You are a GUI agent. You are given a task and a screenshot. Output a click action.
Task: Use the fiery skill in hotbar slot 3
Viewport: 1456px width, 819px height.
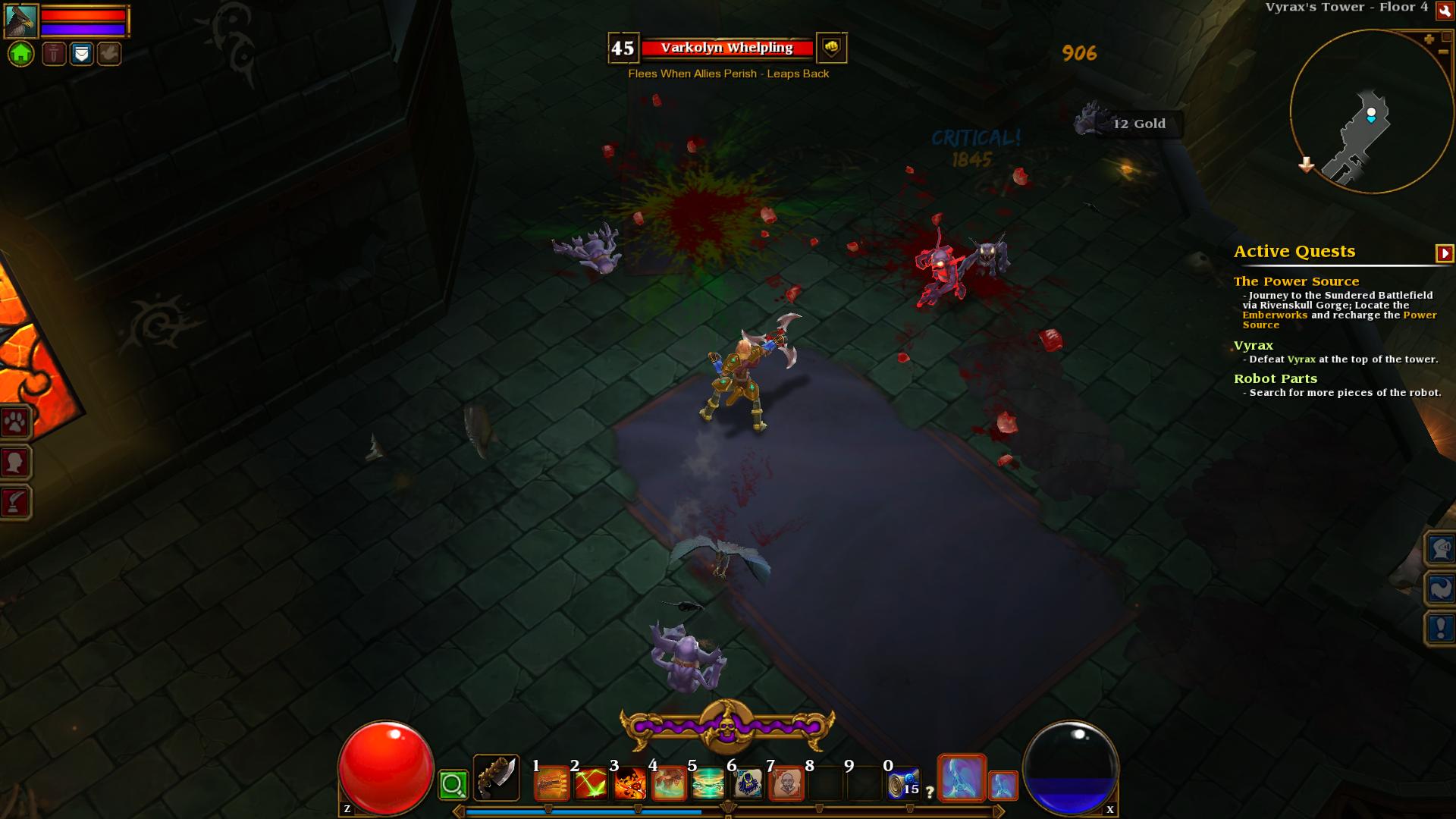point(630,785)
